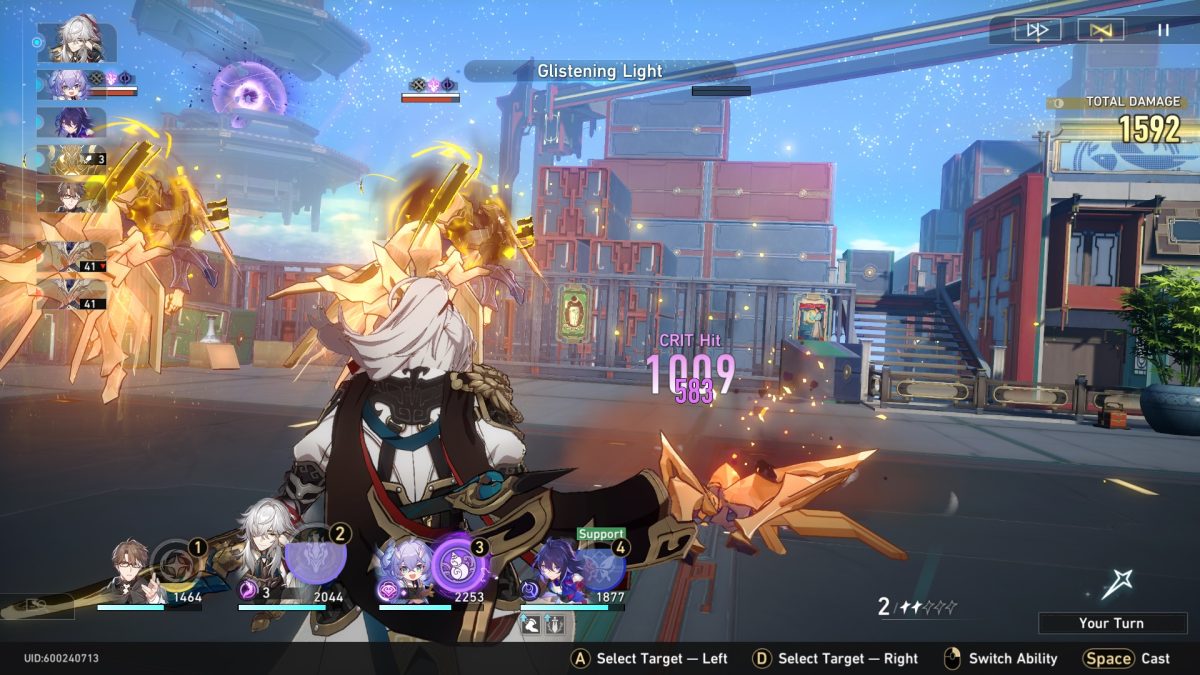1200x675 pixels.
Task: Enable auto-battle mode
Action: (x=1100, y=30)
